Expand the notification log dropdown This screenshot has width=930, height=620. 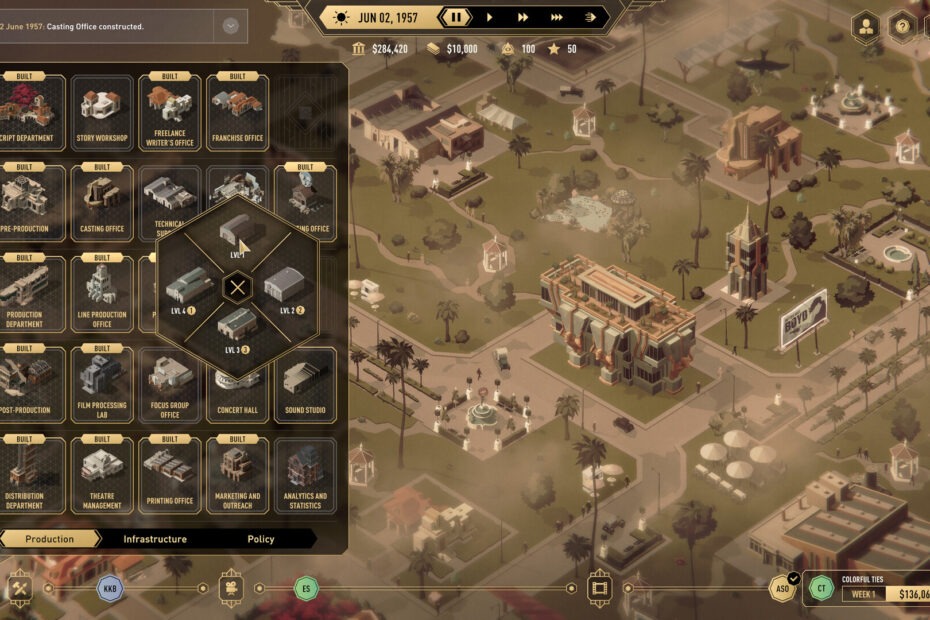231,26
